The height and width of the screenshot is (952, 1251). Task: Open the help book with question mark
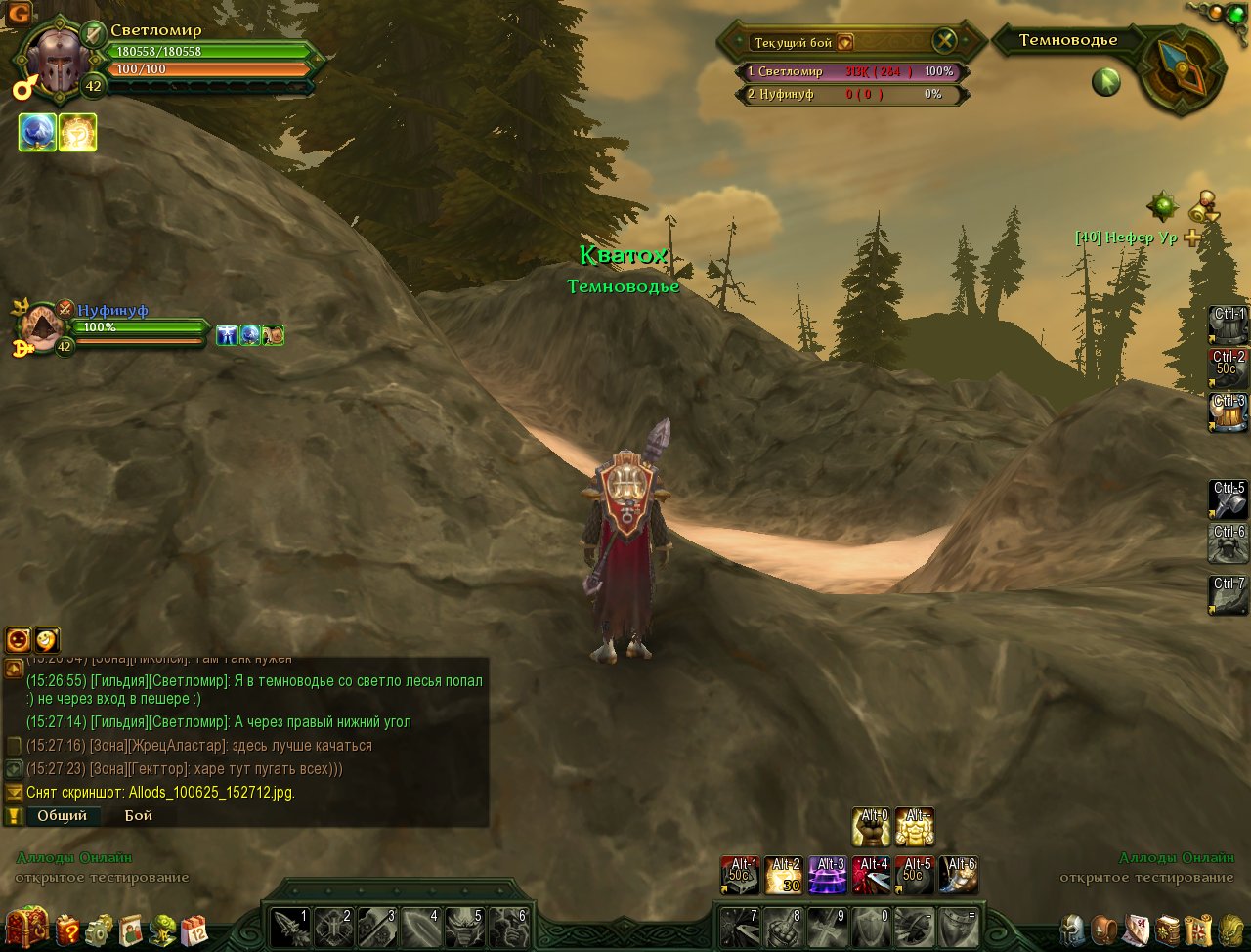[x=66, y=929]
